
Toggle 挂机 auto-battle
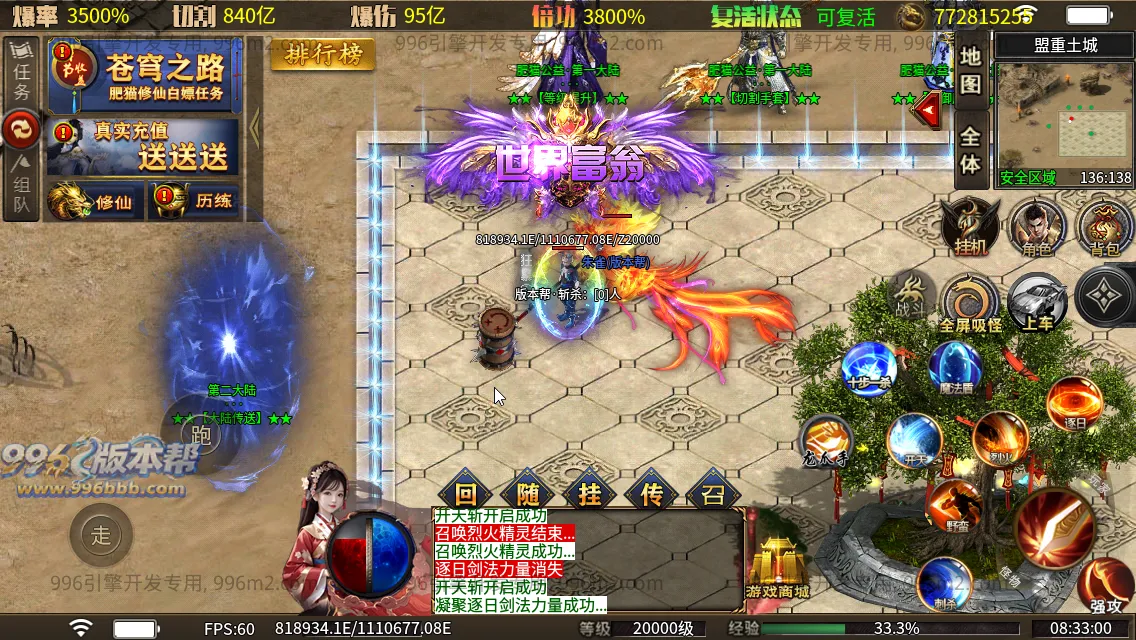970,226
